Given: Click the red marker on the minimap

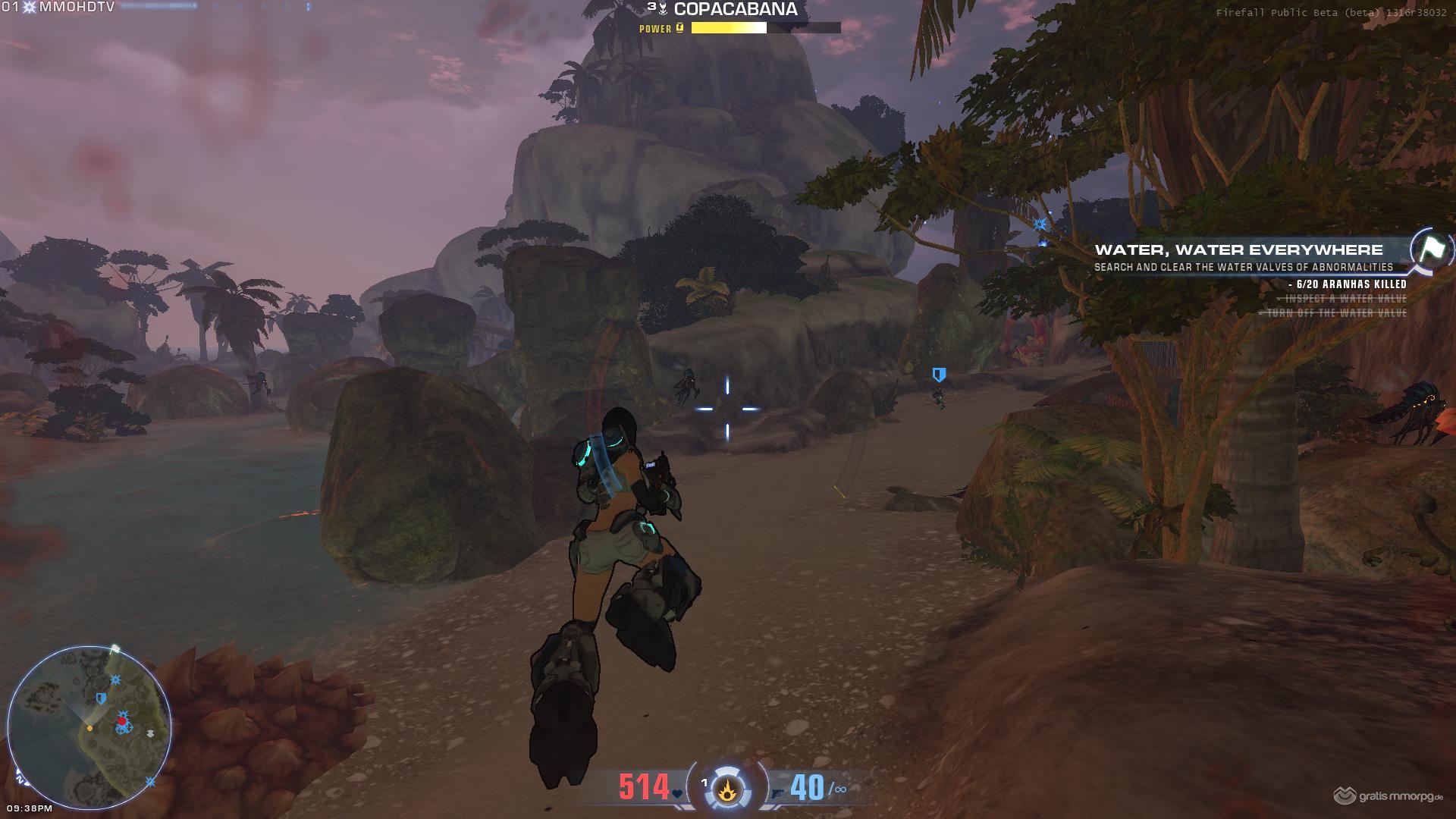Looking at the screenshot, I should coord(122,720).
